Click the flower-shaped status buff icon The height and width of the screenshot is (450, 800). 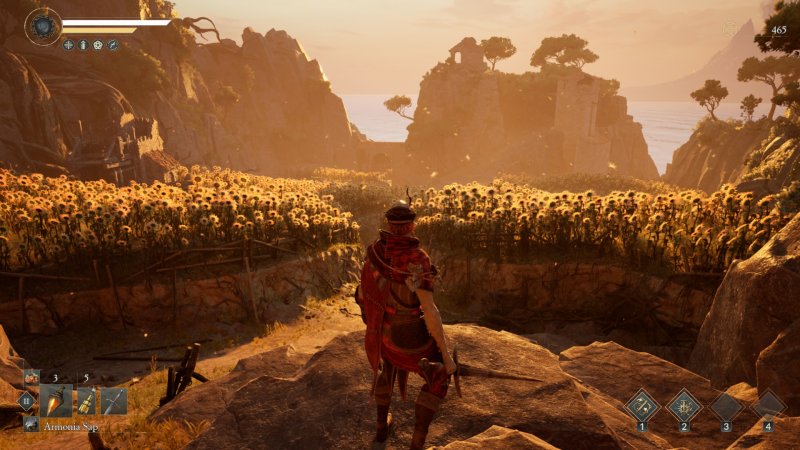coord(98,45)
